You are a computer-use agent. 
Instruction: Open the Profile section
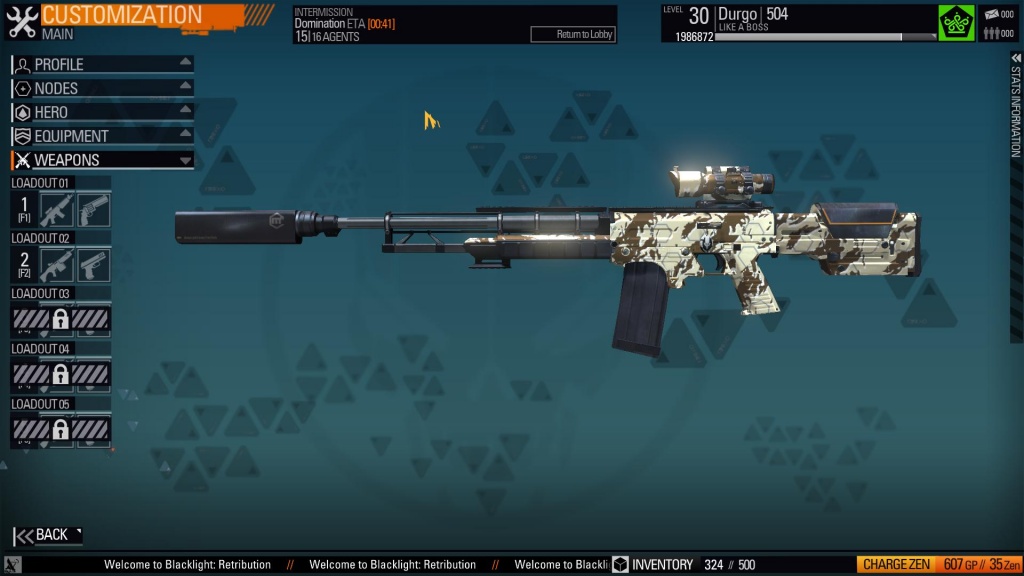click(101, 64)
